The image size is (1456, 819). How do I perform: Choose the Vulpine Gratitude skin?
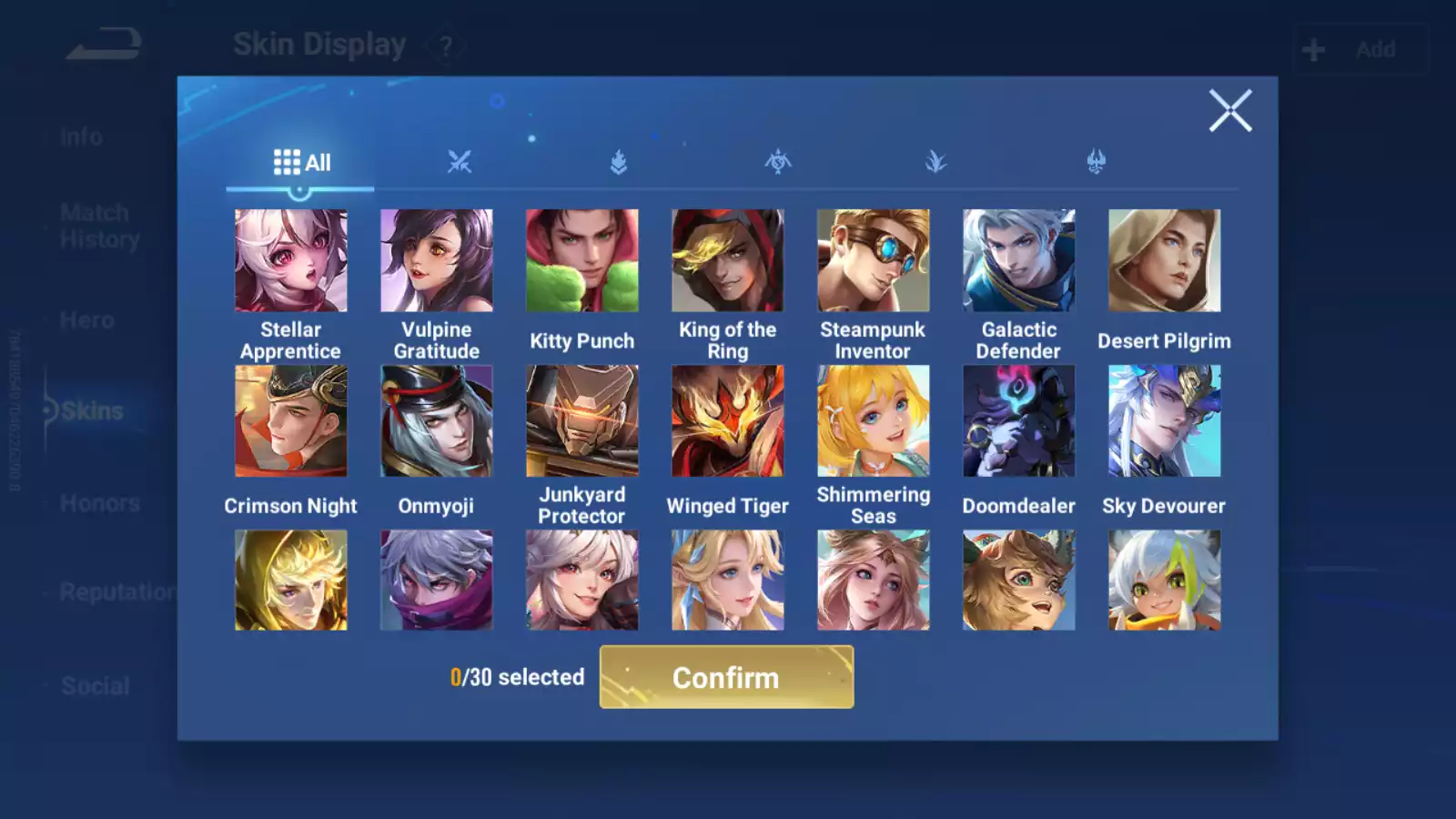[437, 261]
